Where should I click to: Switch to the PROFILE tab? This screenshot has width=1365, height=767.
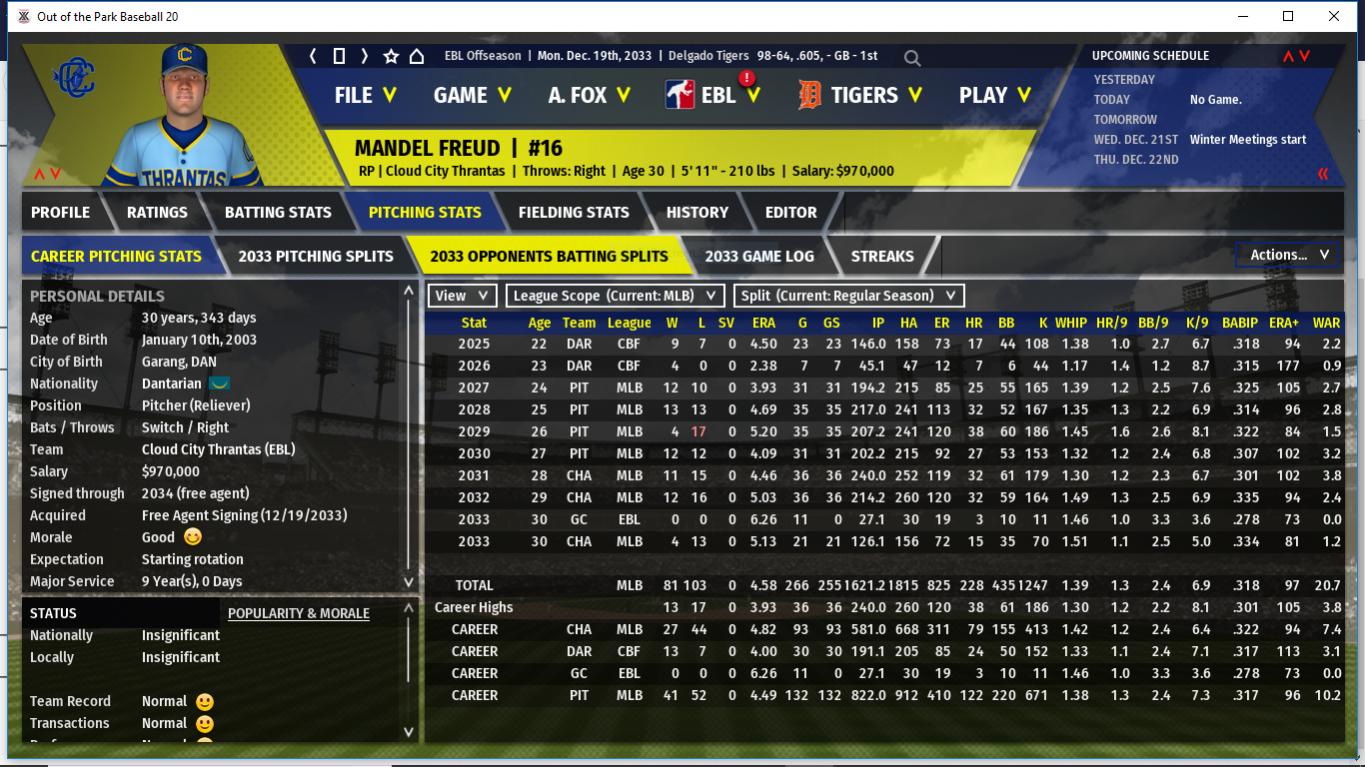click(60, 212)
